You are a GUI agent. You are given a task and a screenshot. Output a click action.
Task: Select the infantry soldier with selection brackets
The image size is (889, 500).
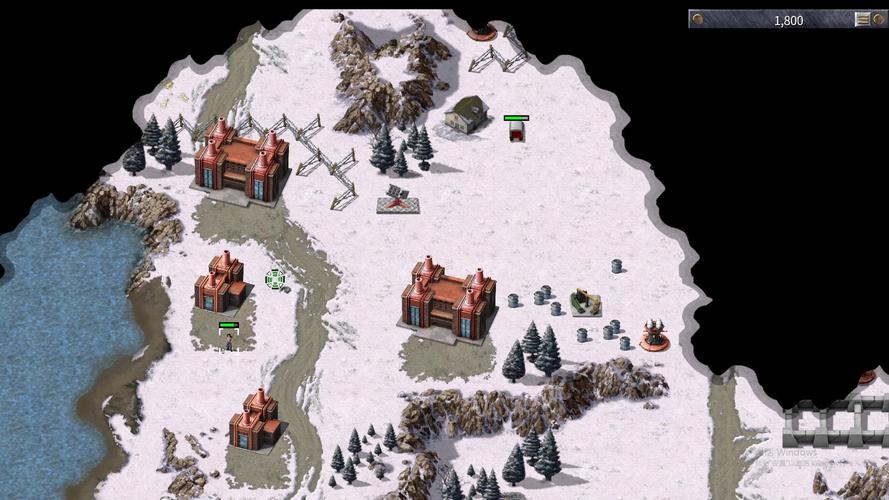229,342
